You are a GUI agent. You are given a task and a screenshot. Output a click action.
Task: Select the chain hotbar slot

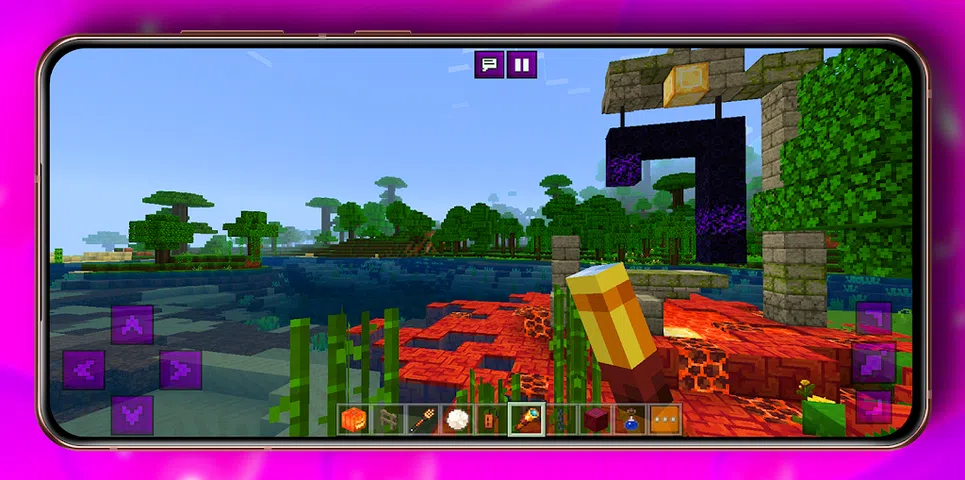point(561,420)
